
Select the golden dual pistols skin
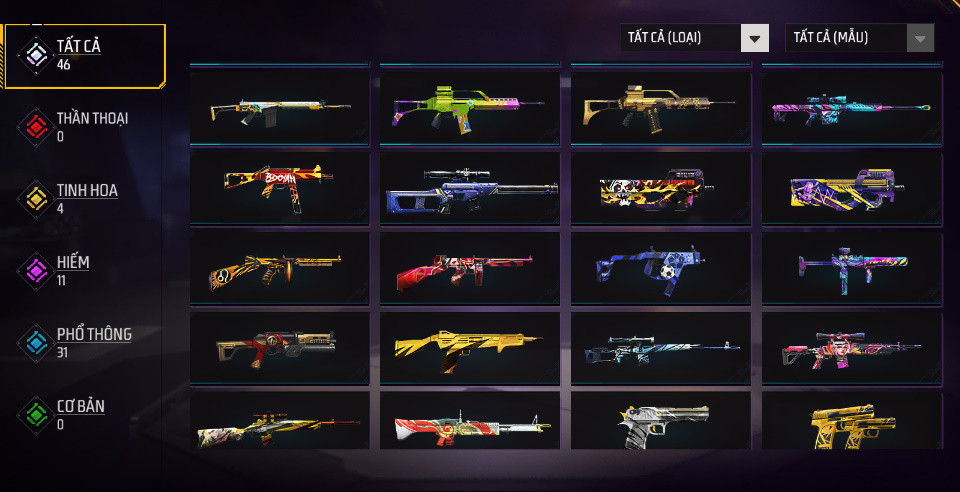851,424
